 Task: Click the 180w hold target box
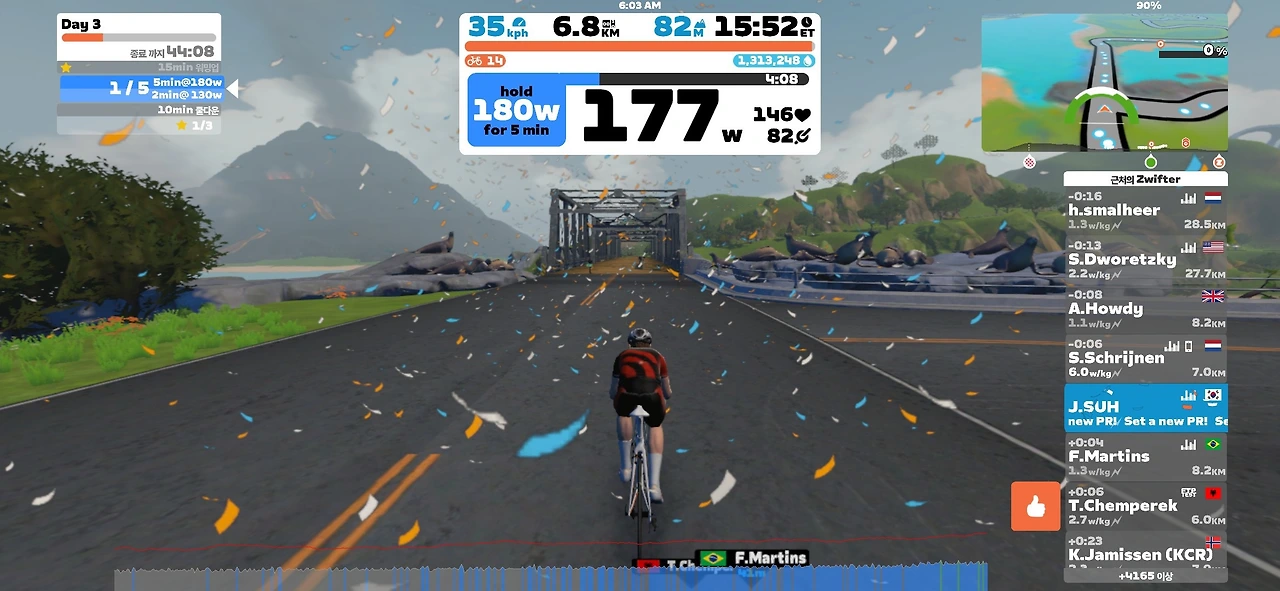[516, 110]
